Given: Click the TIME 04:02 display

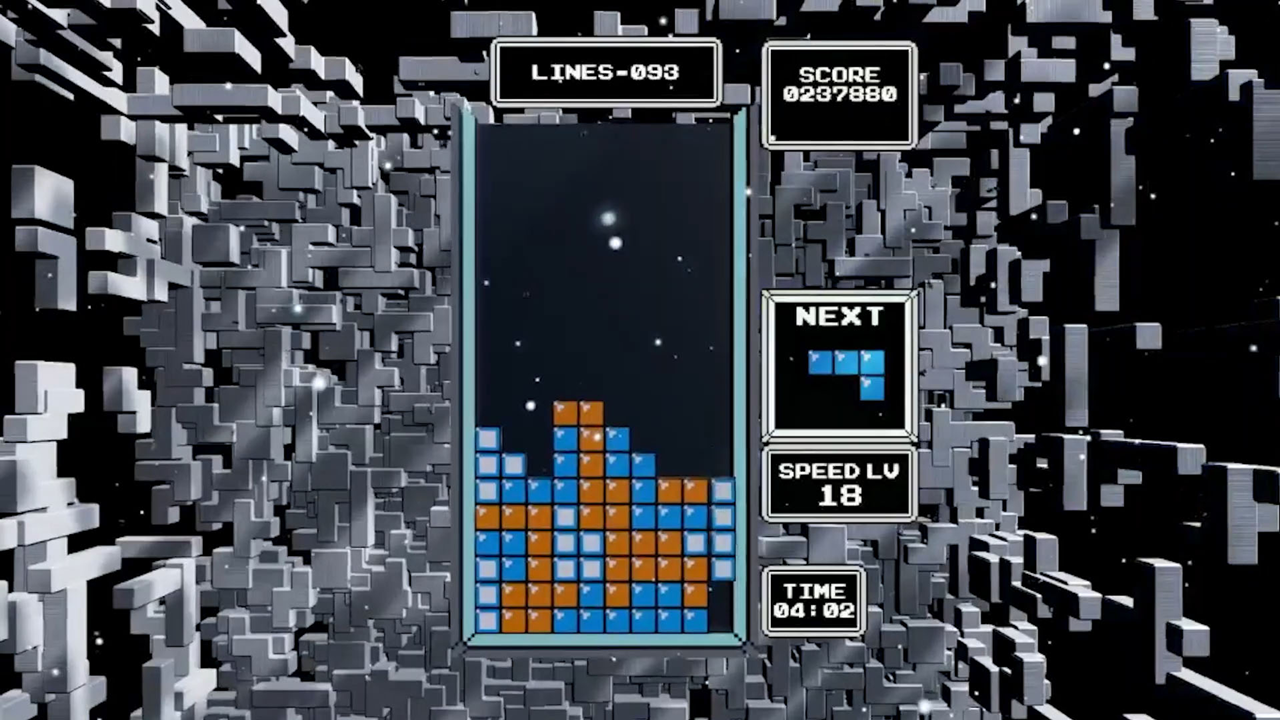Looking at the screenshot, I should click(814, 600).
